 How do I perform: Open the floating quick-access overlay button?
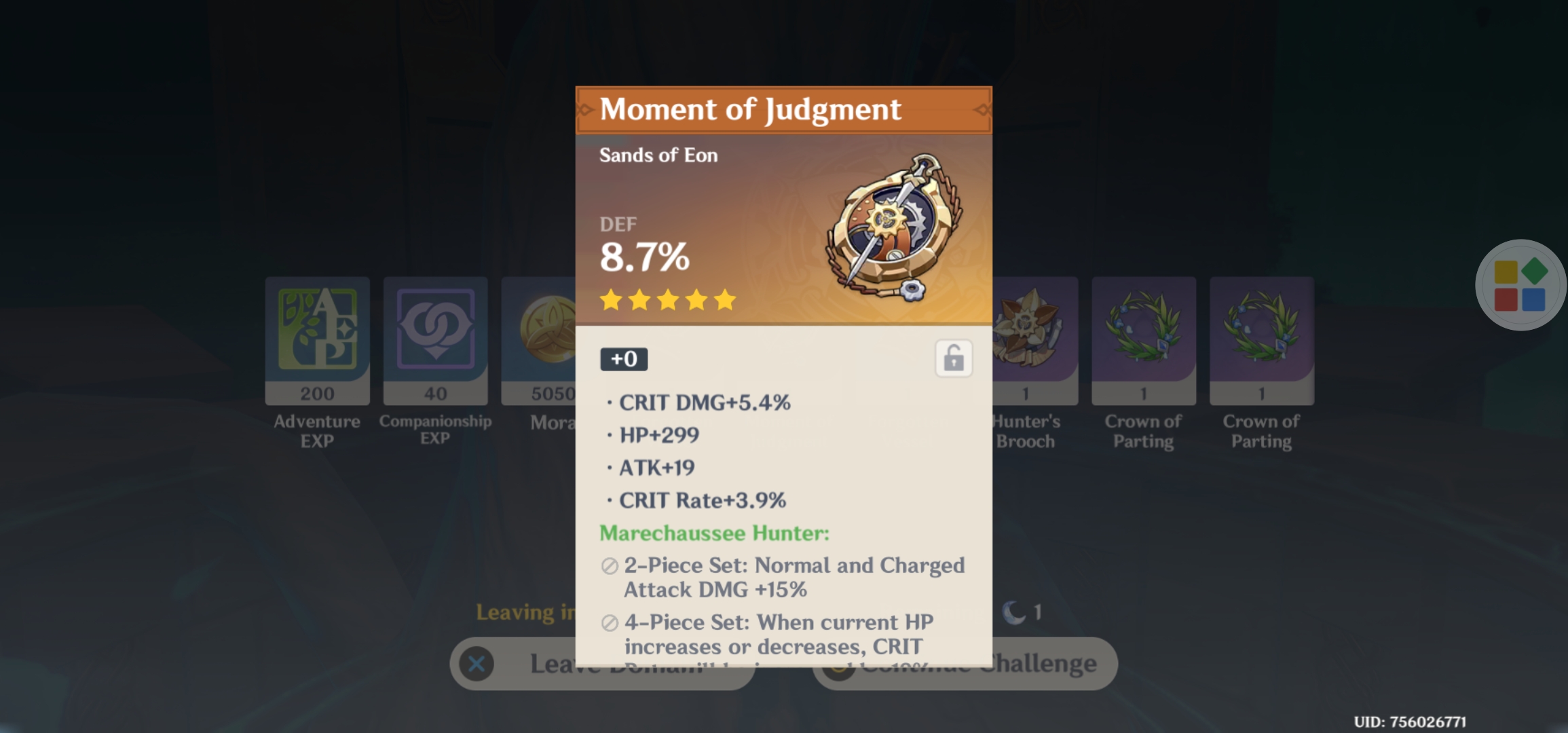pos(1520,285)
